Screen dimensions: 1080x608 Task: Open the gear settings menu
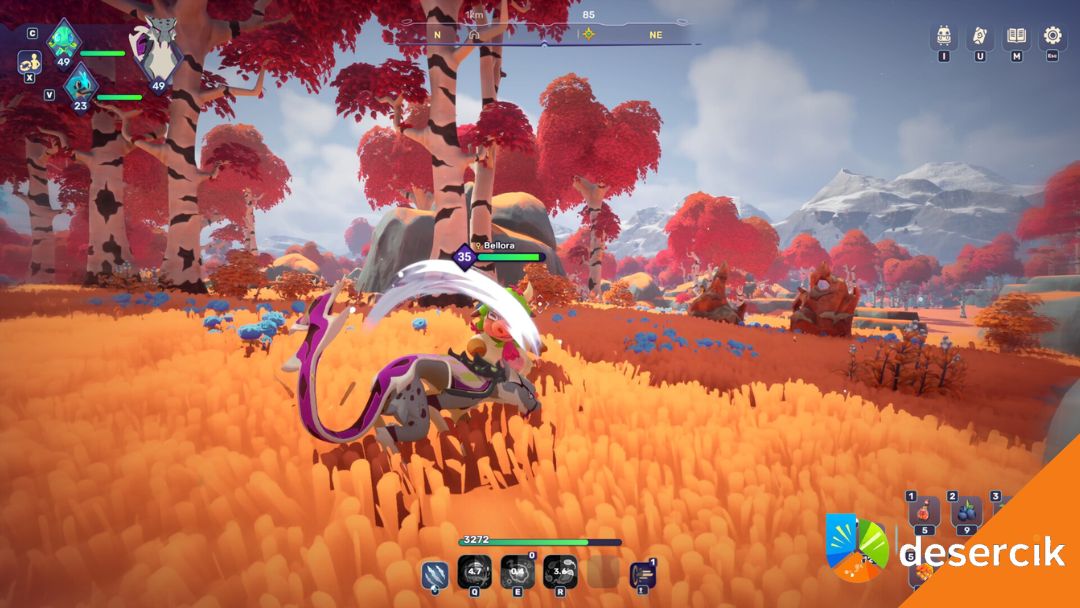(x=1052, y=36)
